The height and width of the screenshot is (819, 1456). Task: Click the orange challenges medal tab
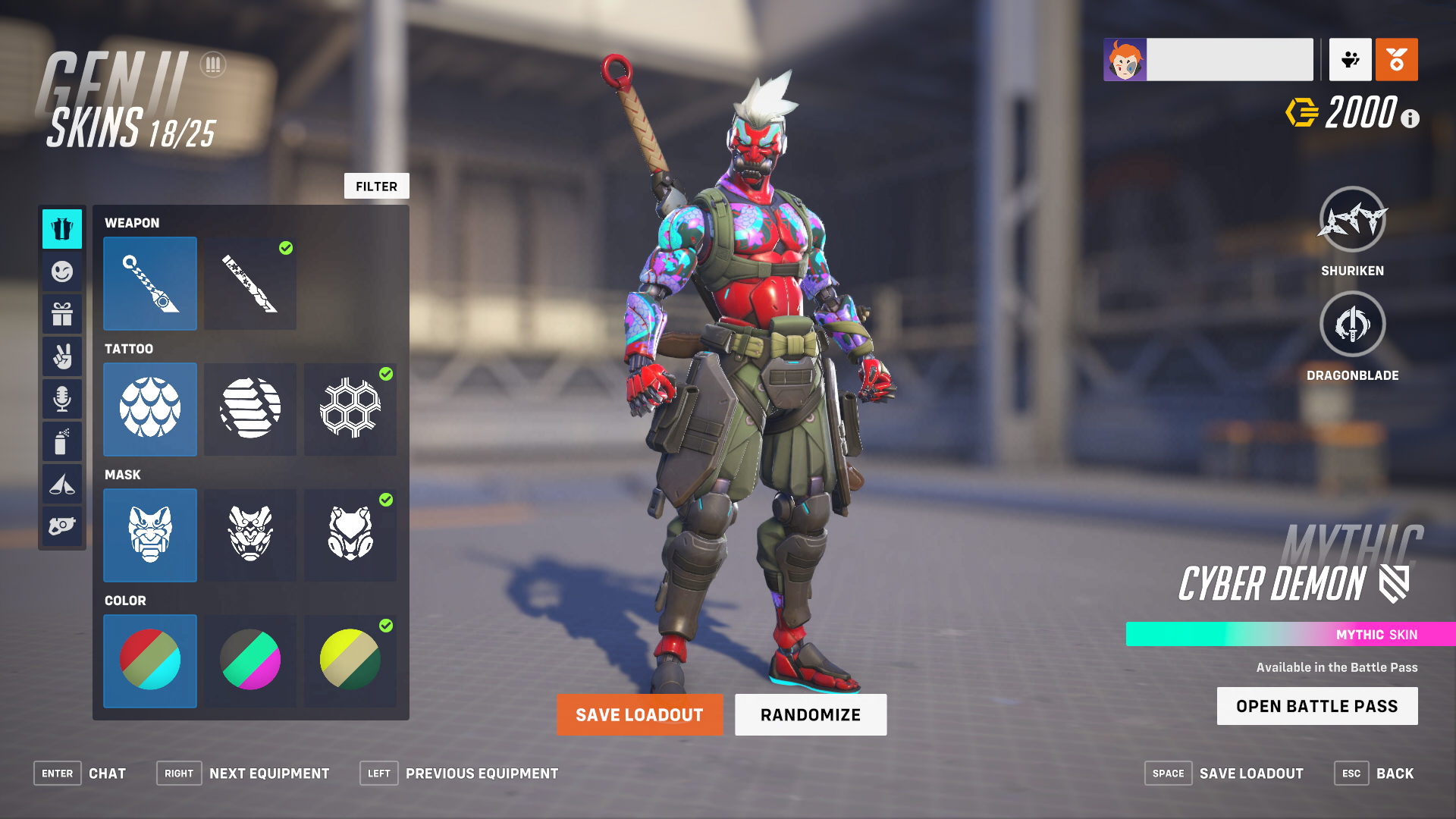point(1396,59)
